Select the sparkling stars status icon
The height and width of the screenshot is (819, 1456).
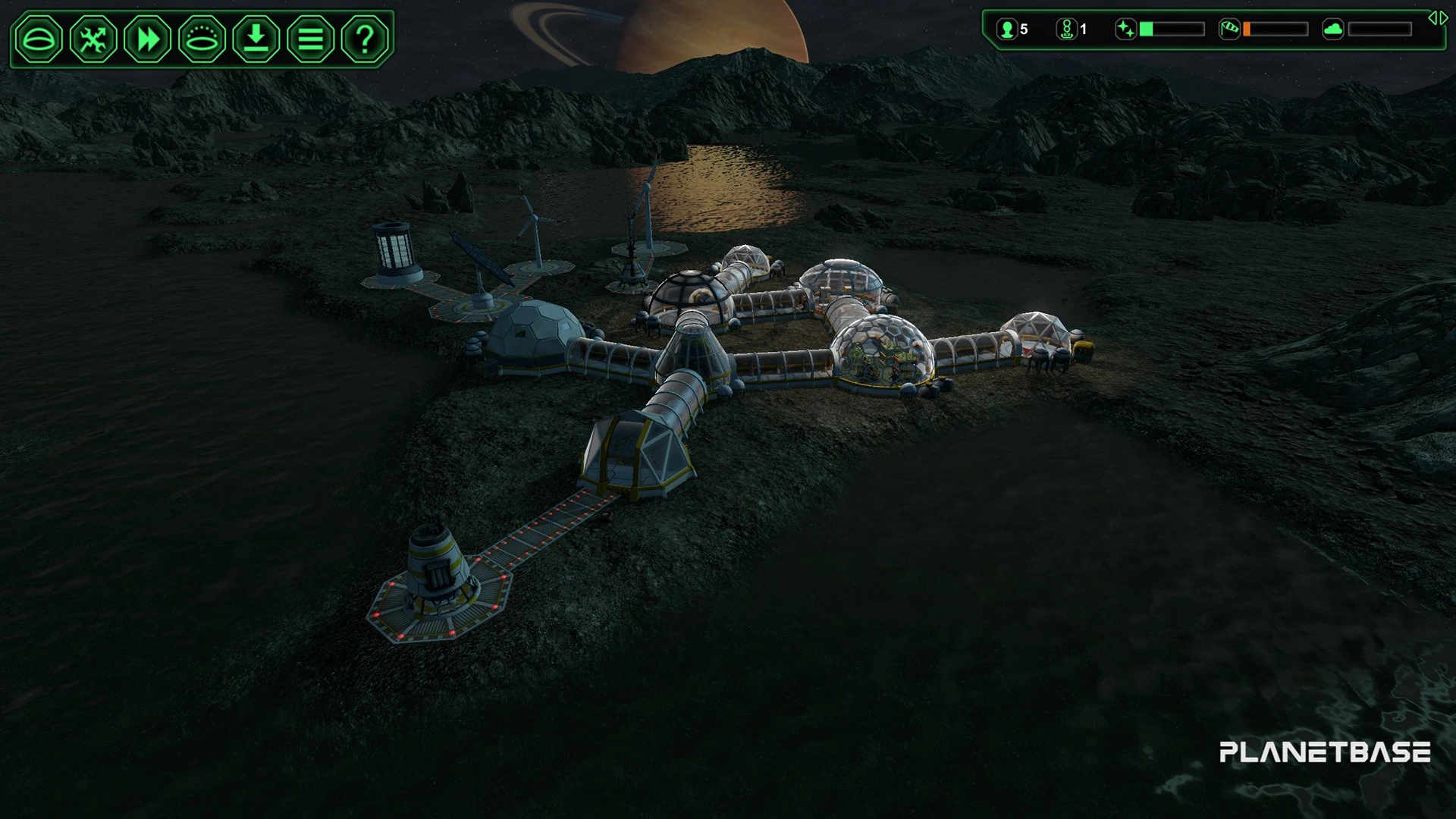pos(1126,30)
